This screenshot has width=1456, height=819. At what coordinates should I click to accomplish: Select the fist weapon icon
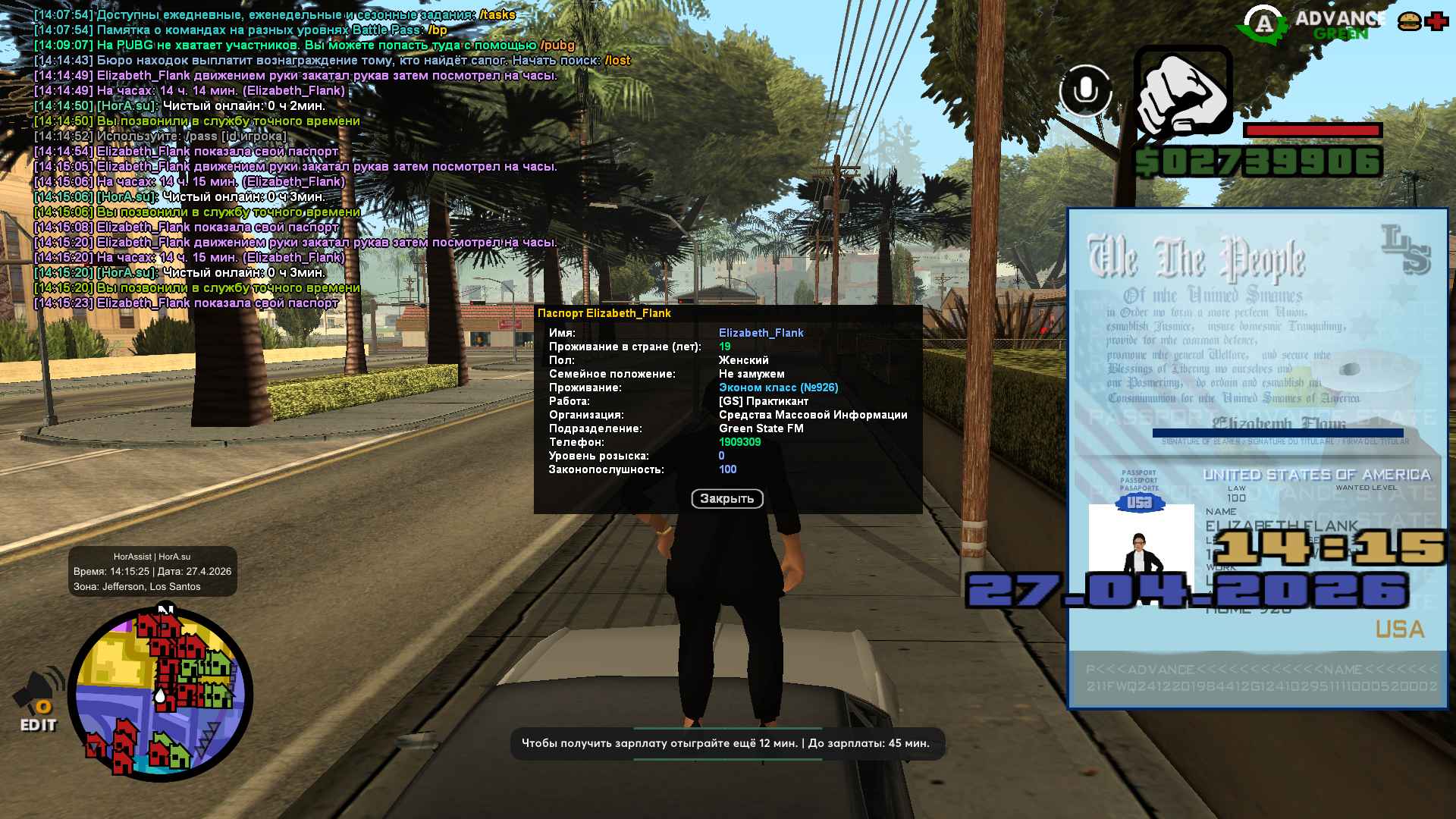1183,93
